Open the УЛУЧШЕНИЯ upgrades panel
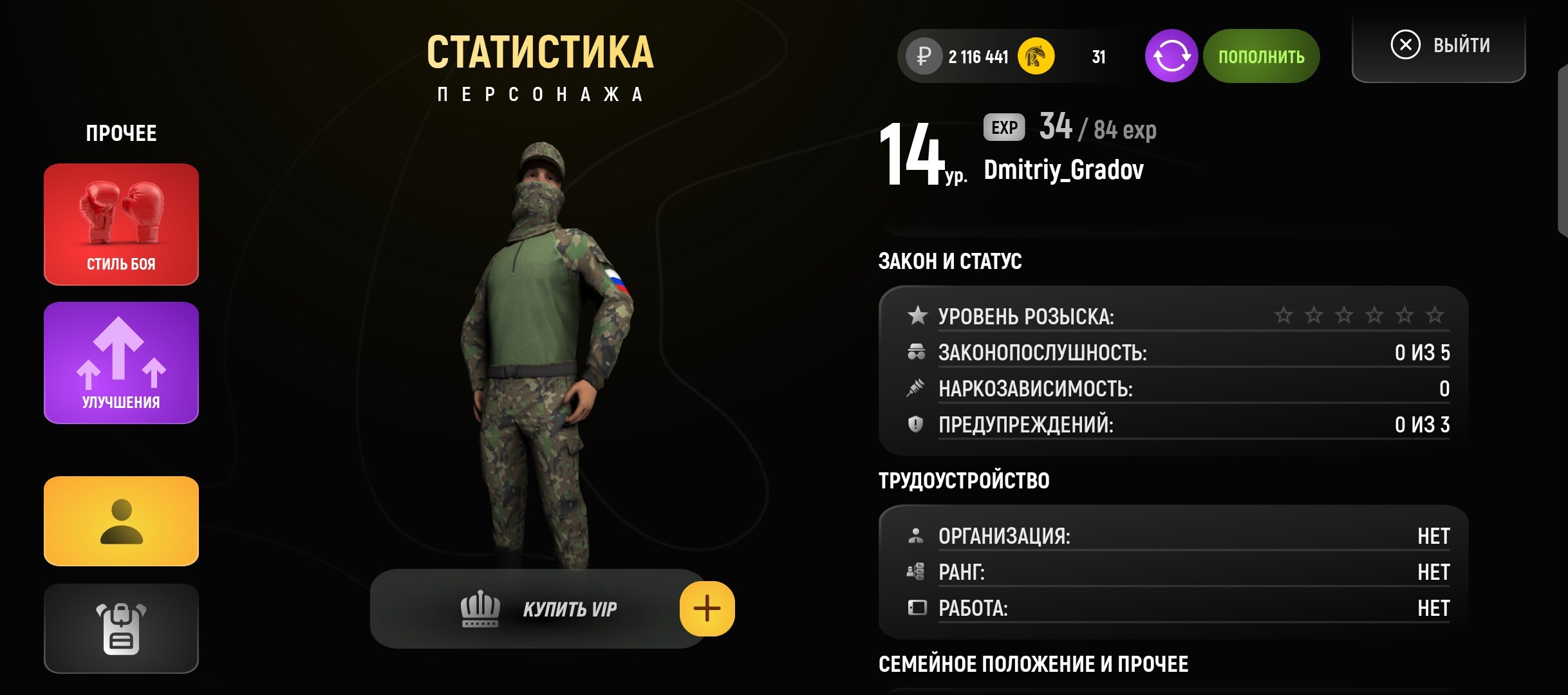1568x695 pixels. [120, 362]
